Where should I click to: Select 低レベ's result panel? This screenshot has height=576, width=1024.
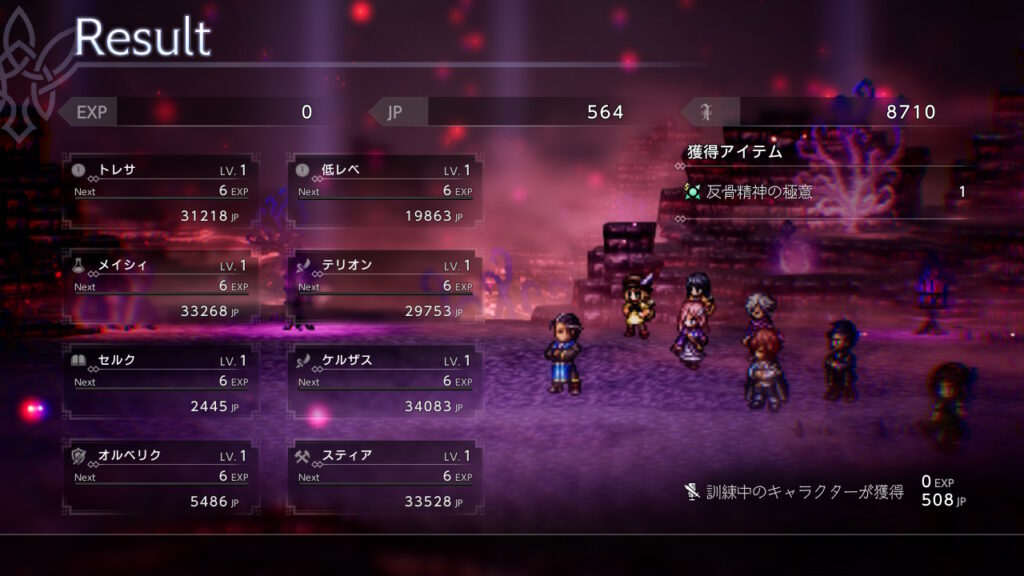click(x=384, y=191)
